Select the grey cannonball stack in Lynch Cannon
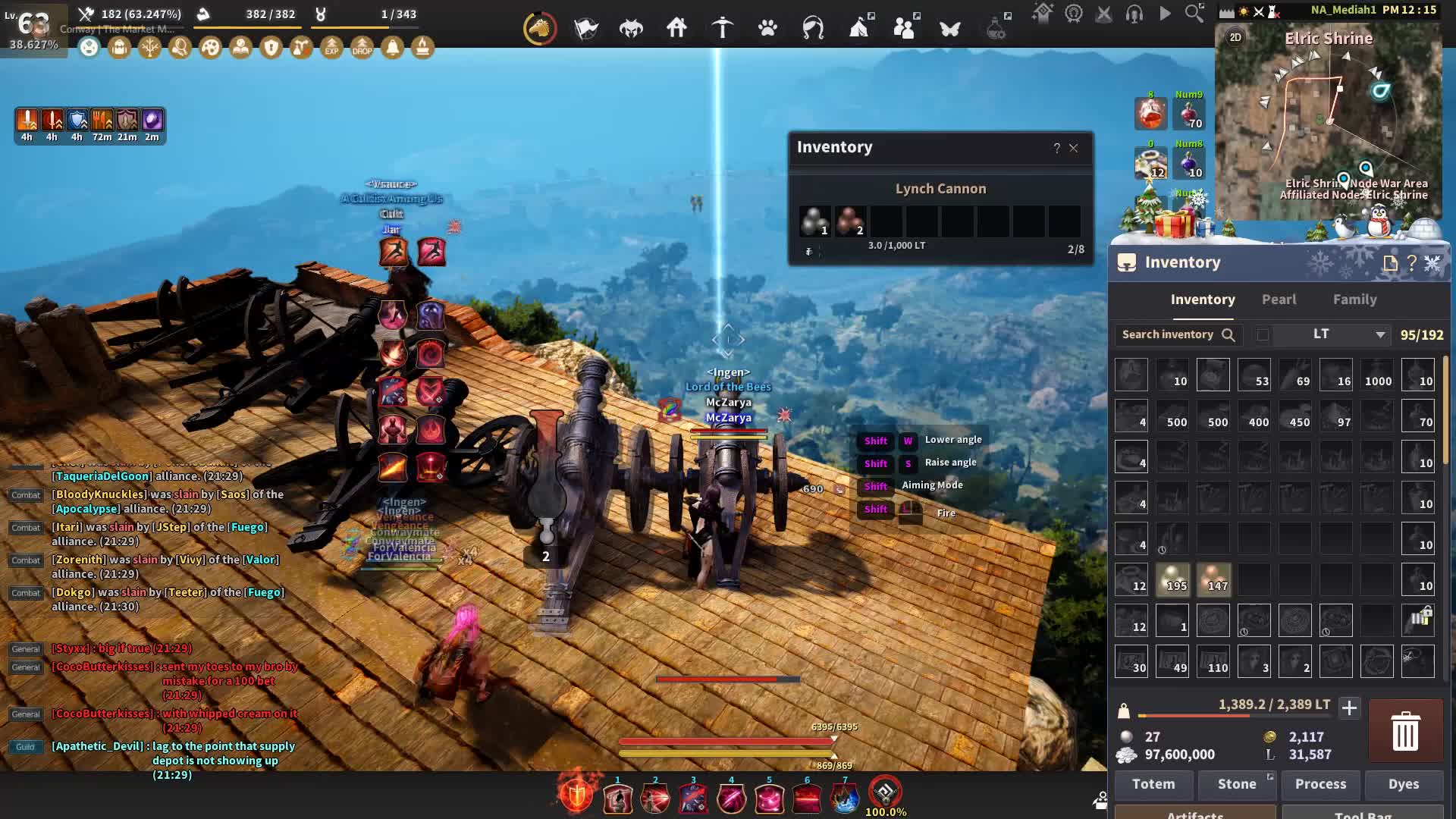This screenshot has height=819, width=1456. (814, 221)
